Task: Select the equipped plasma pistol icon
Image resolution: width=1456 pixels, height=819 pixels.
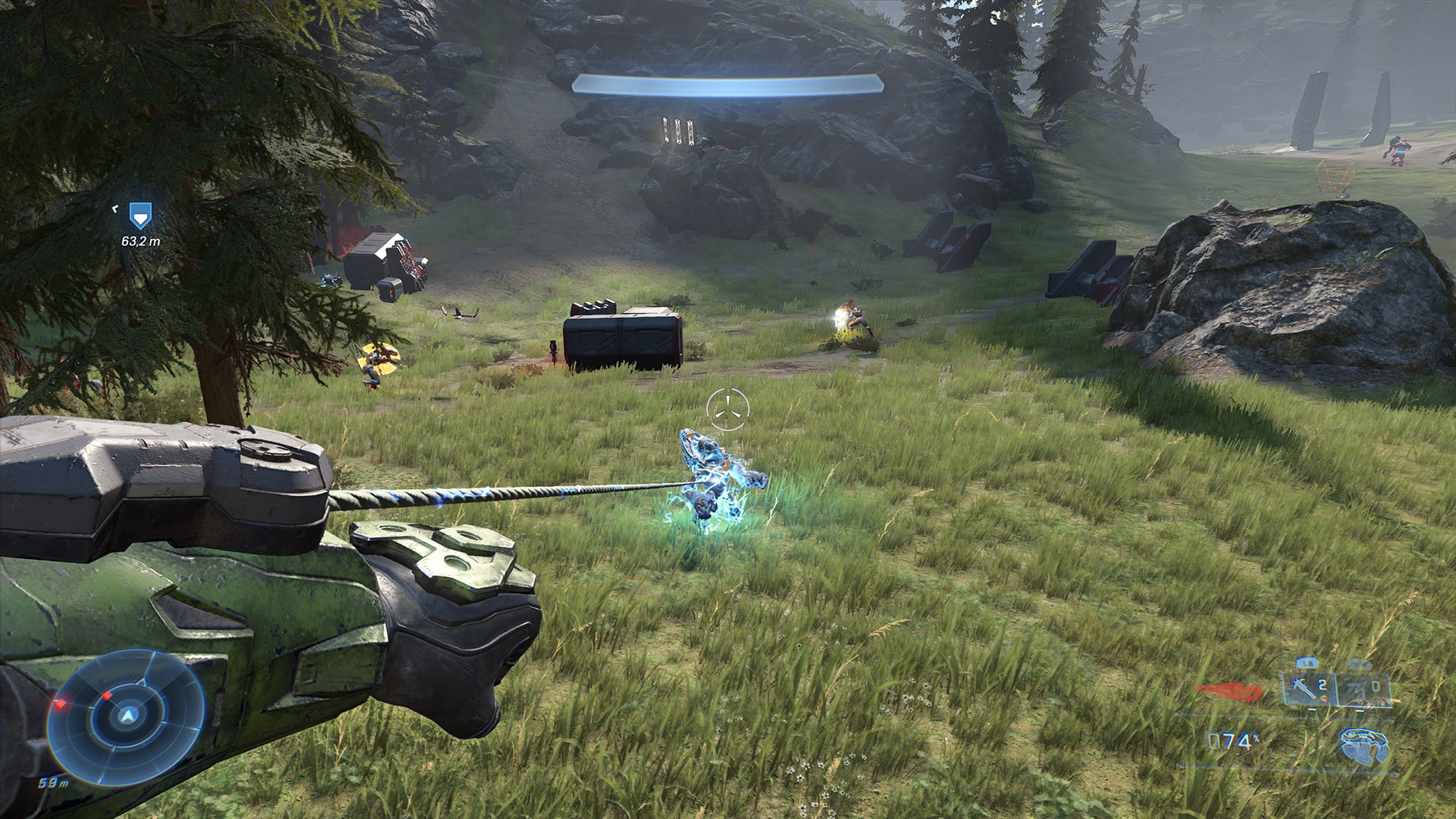Action: pos(1364,745)
